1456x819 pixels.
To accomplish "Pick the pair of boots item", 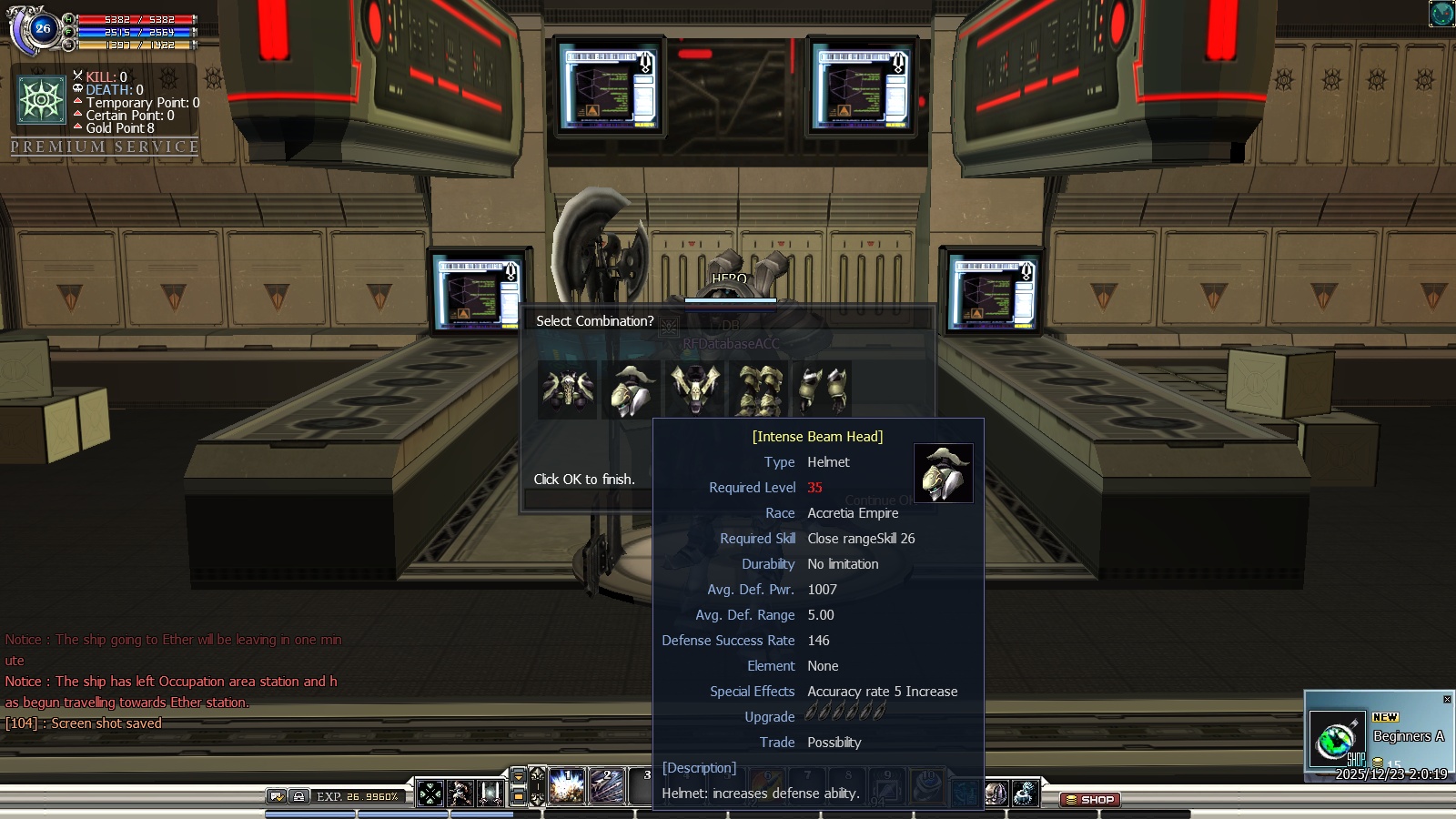I will point(759,389).
